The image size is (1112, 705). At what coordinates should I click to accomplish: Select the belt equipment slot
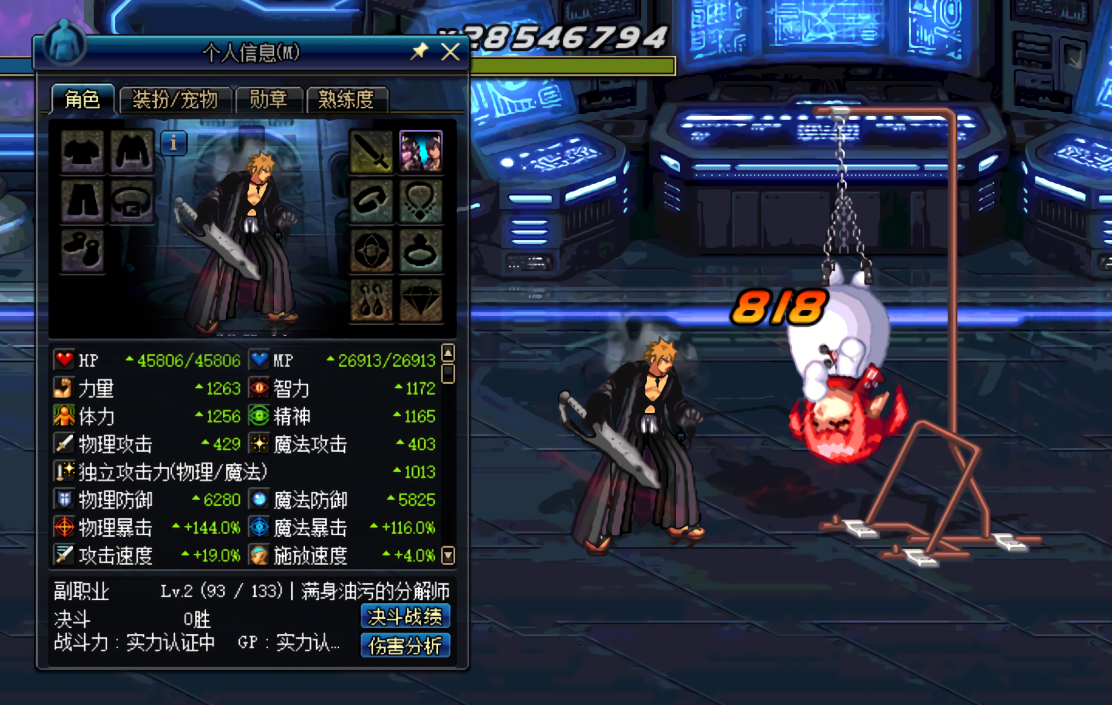(132, 201)
